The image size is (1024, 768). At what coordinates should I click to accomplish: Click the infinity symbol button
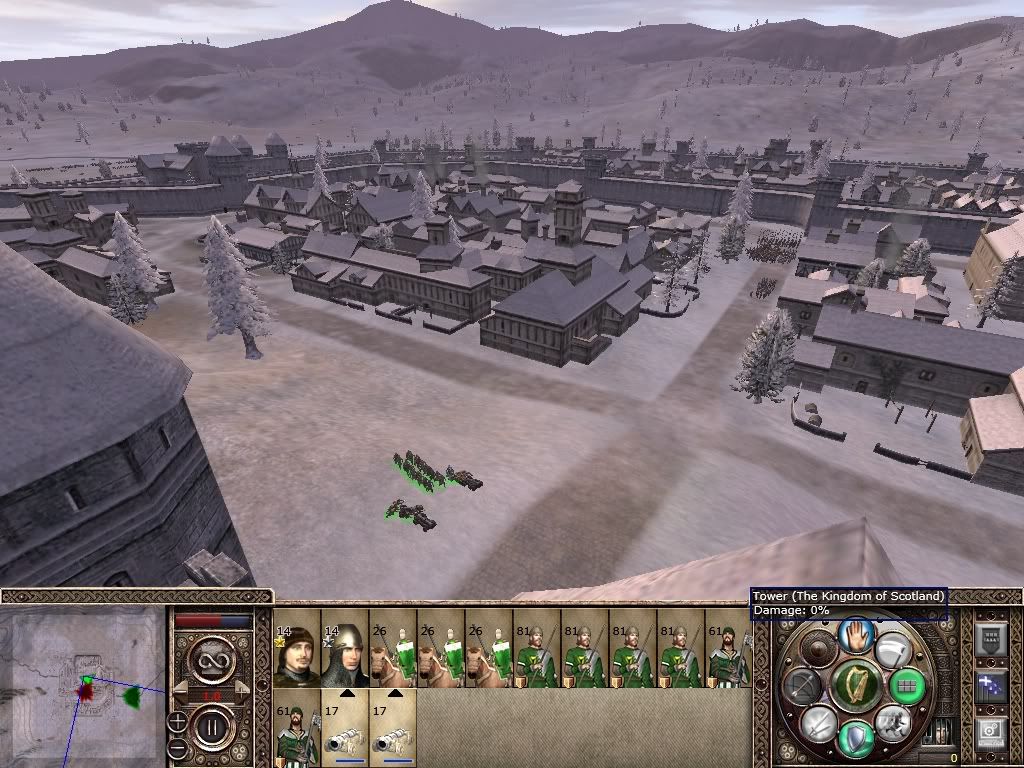click(213, 658)
